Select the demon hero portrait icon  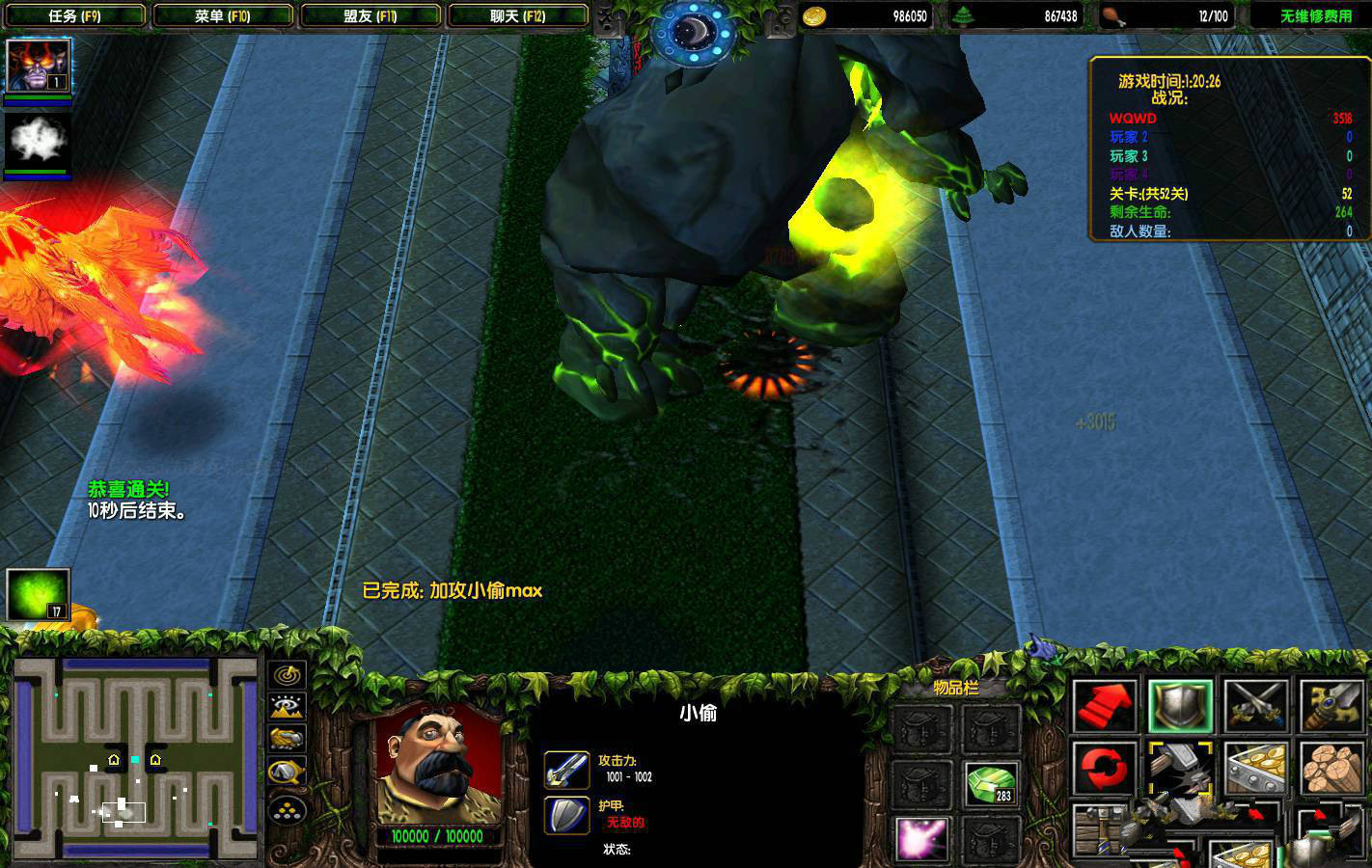pyautogui.click(x=38, y=66)
